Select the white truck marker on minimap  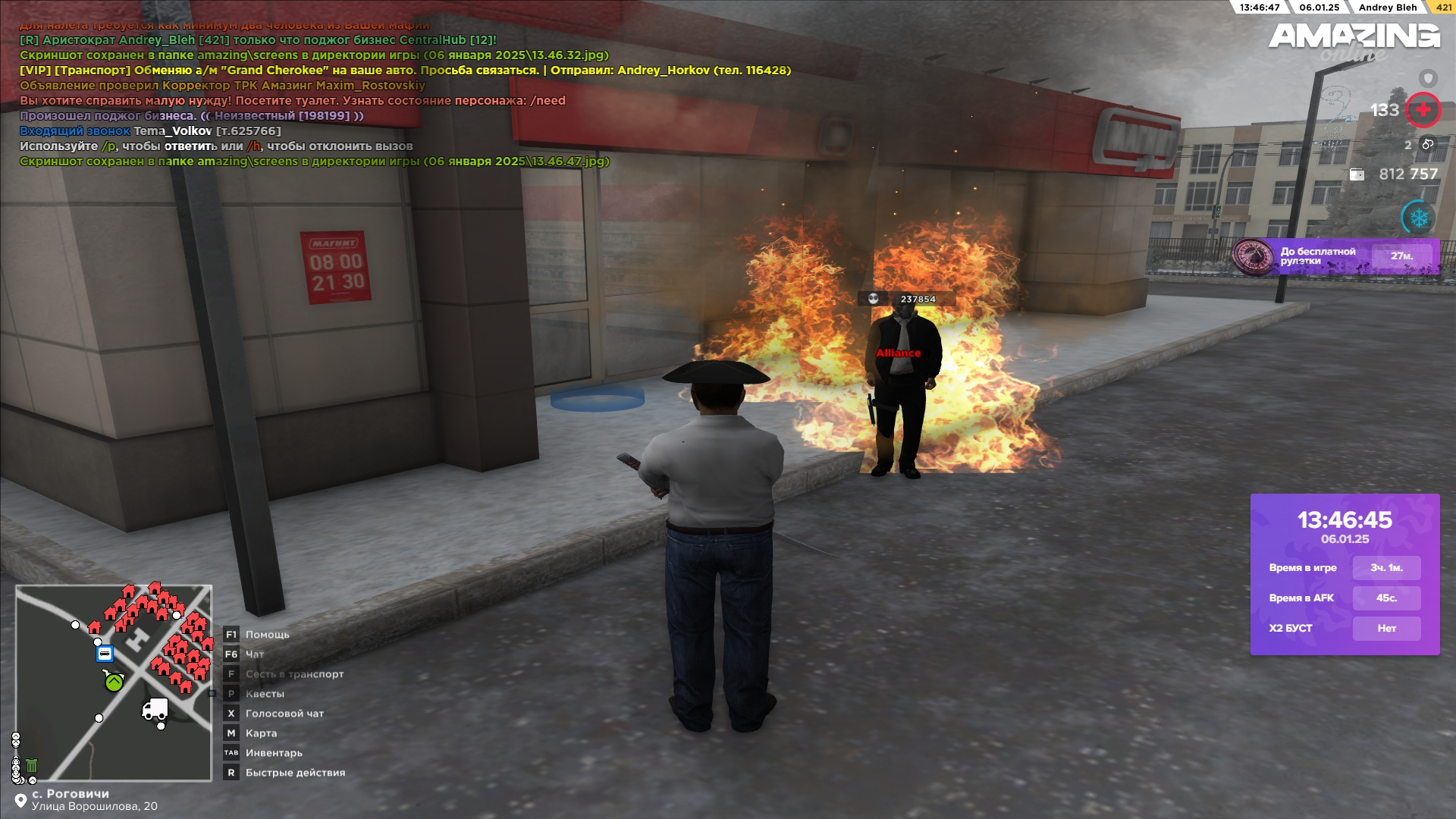[155, 709]
